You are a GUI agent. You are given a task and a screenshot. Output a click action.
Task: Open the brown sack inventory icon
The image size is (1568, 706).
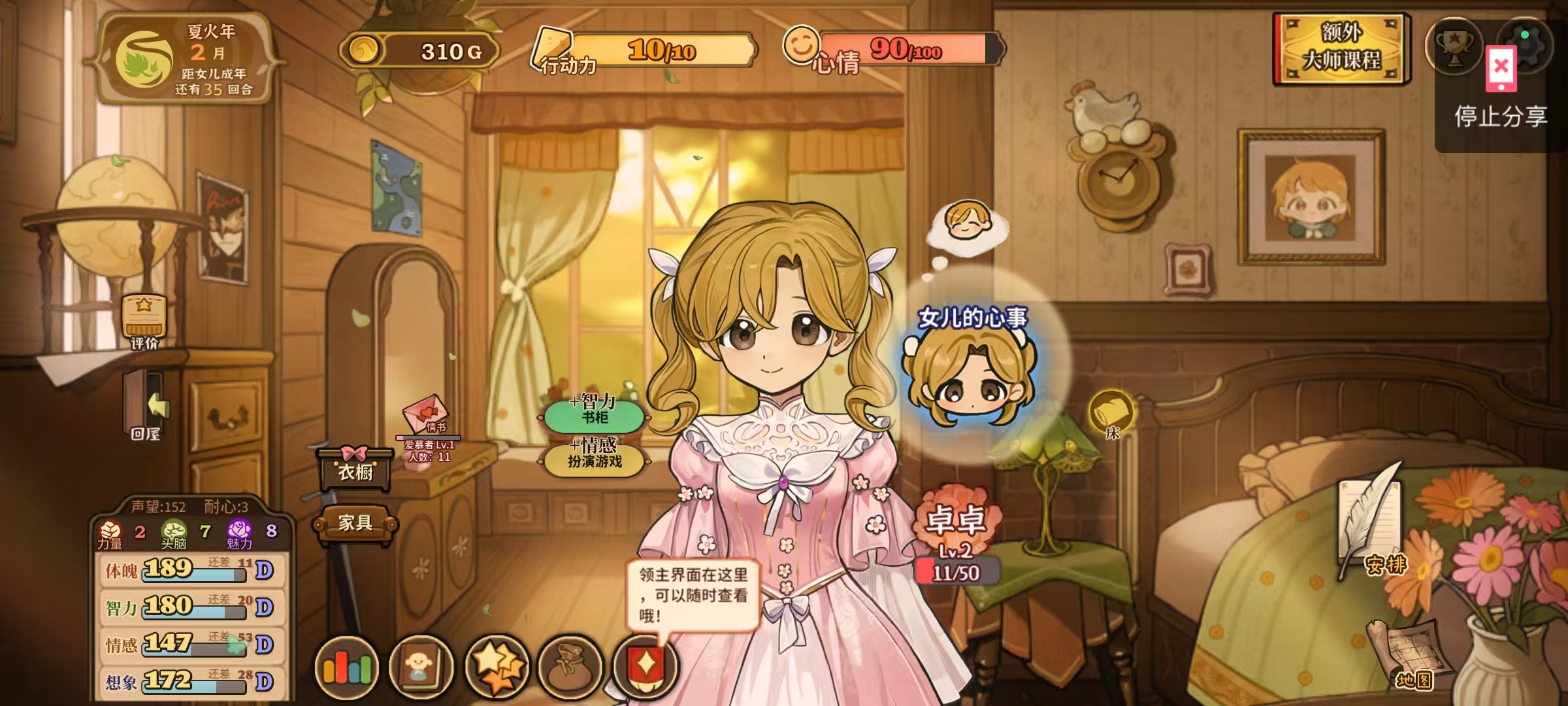point(570,667)
